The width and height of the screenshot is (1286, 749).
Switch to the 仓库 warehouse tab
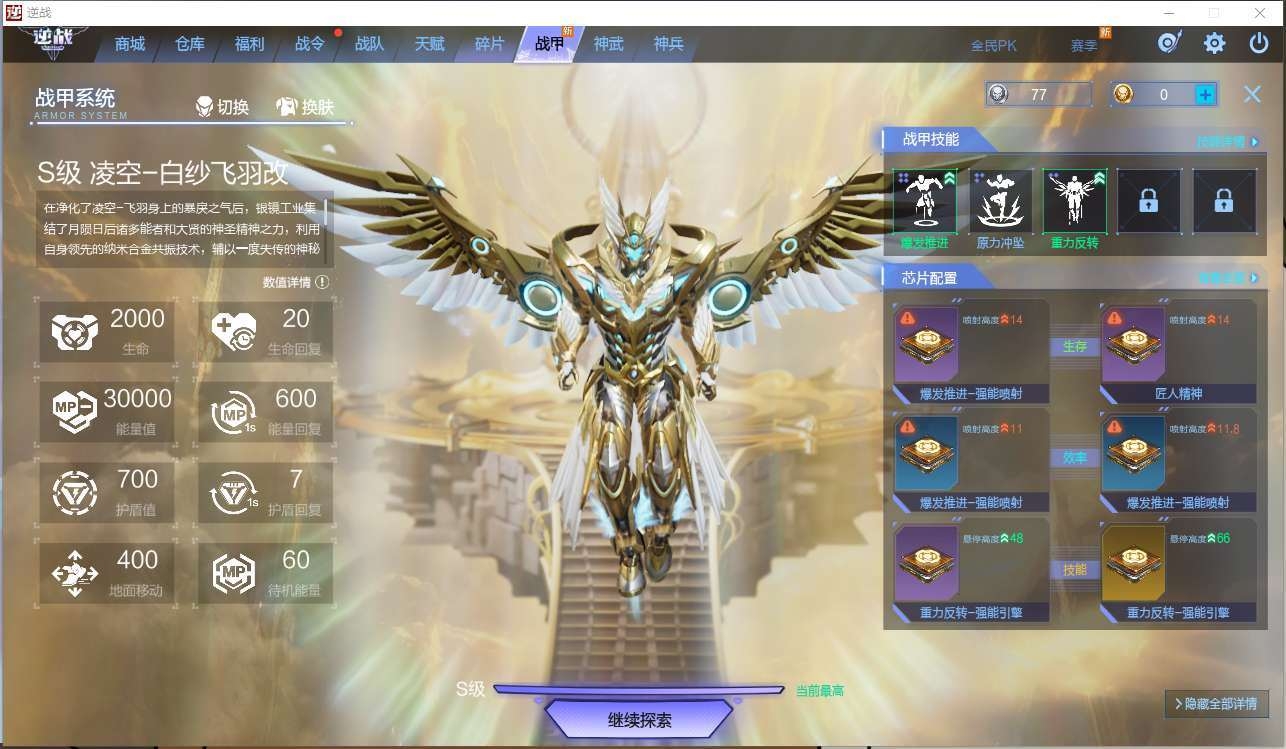click(x=190, y=44)
